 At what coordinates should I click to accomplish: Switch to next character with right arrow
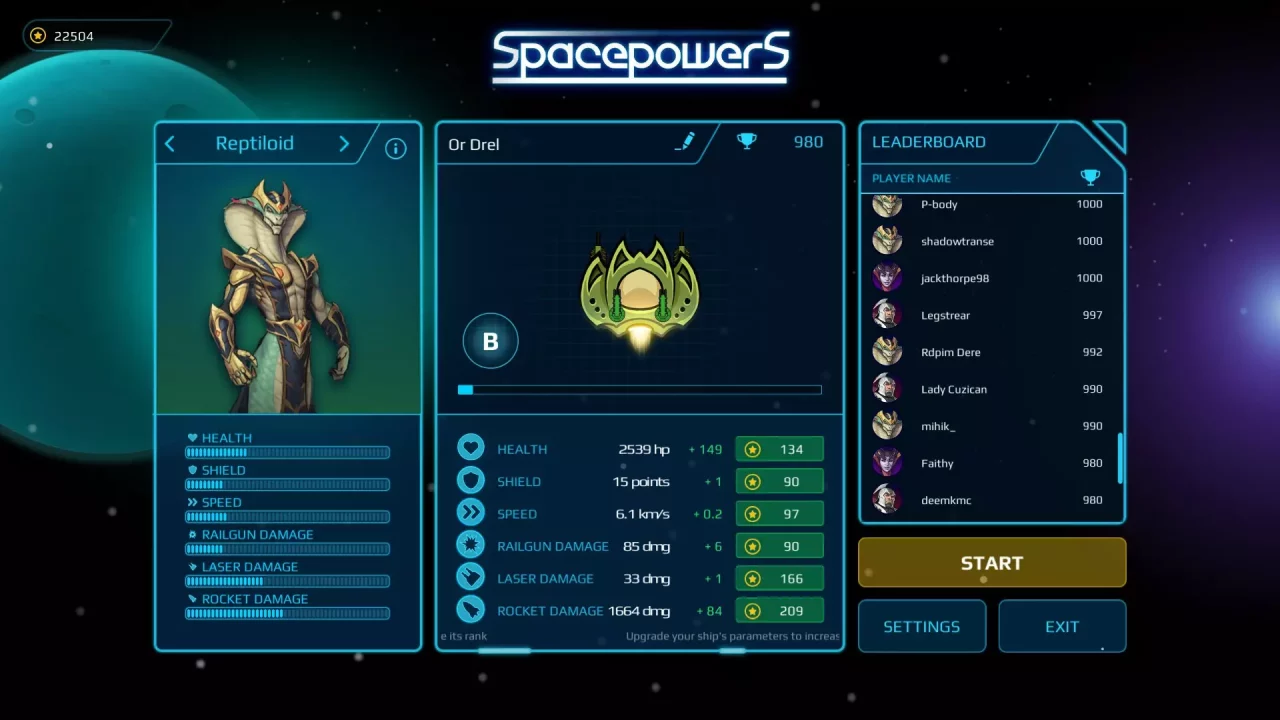click(x=343, y=143)
